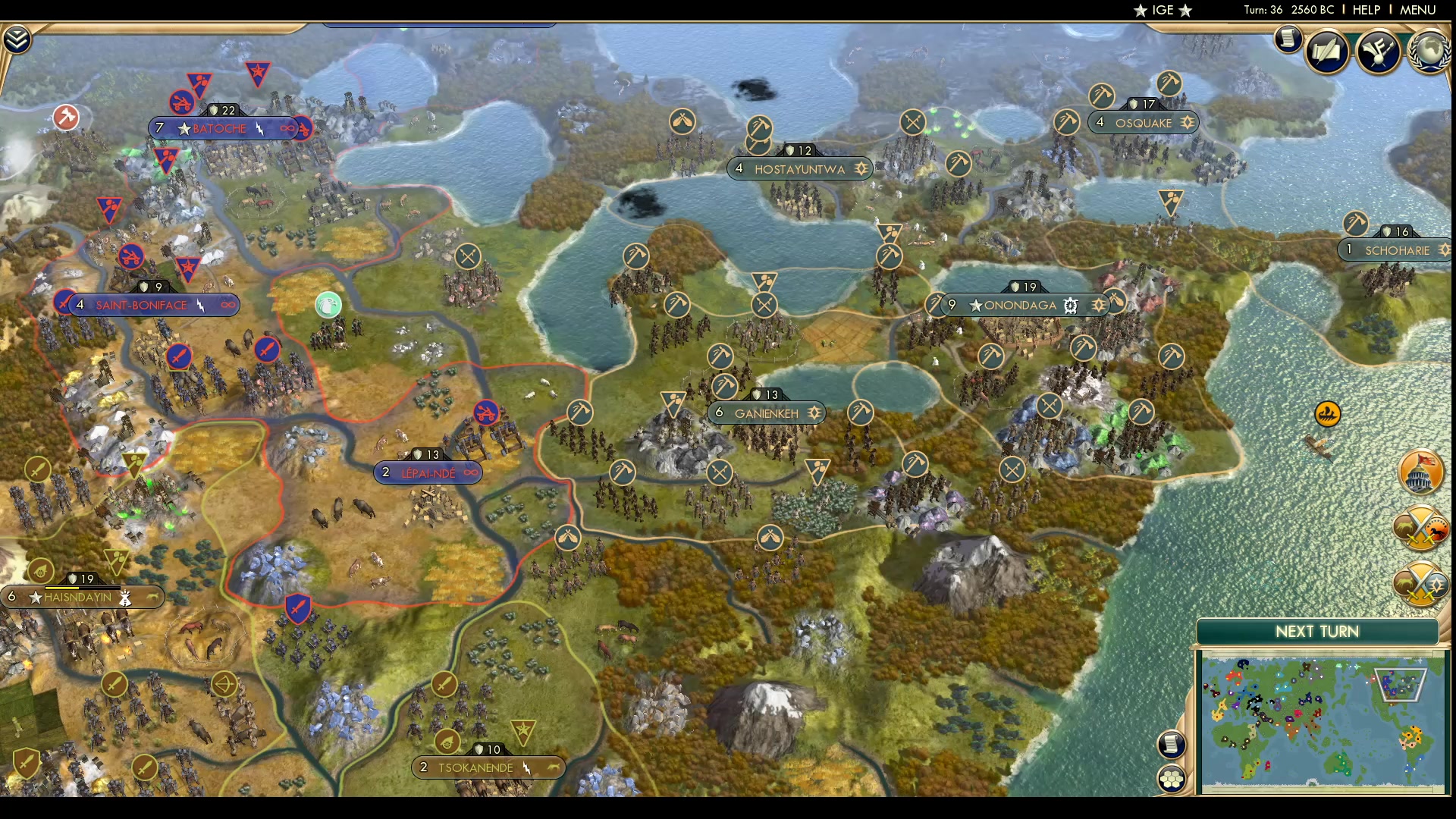
Task: Click the IGE label at the top
Action: (x=1163, y=10)
